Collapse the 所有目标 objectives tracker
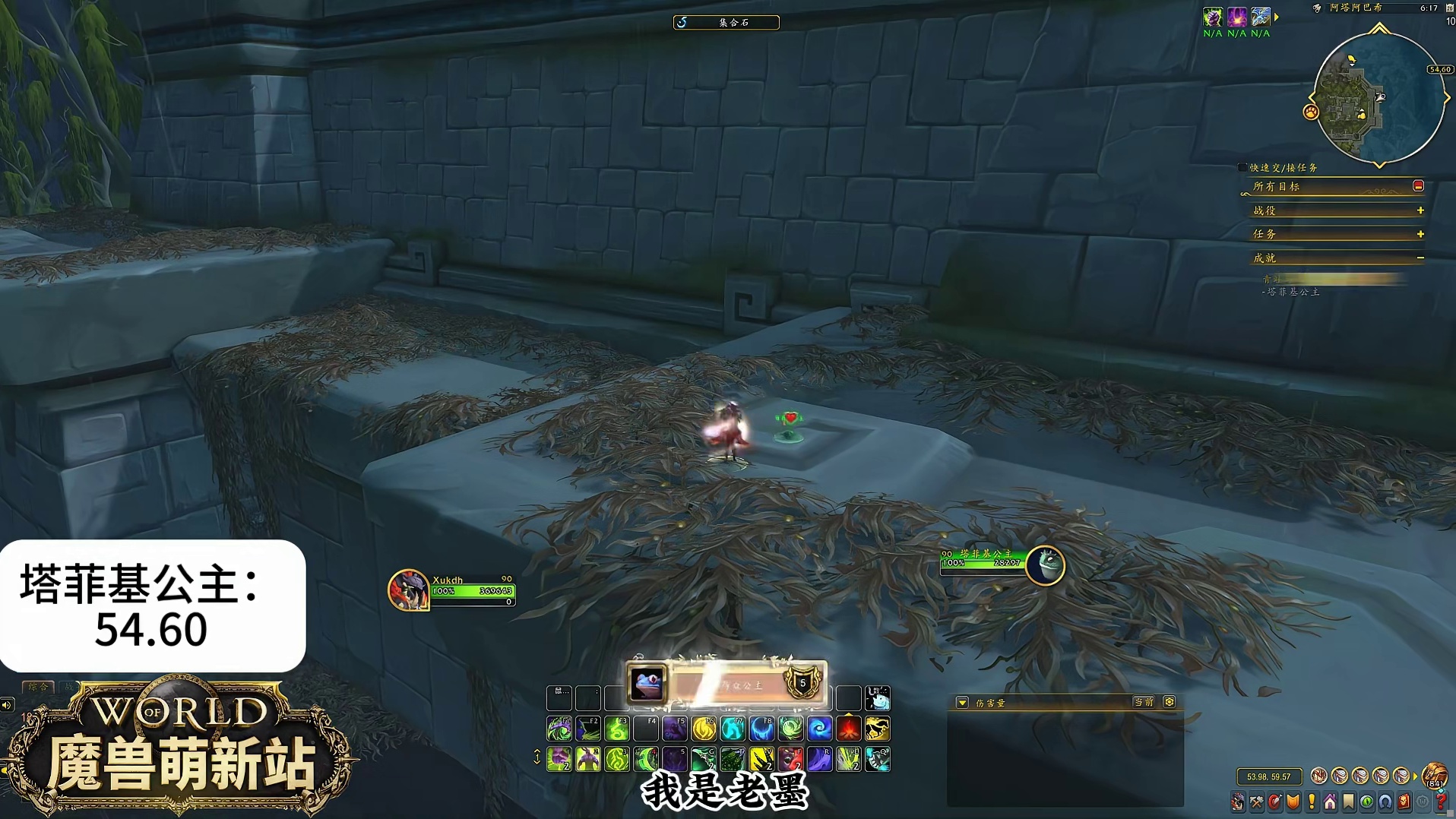This screenshot has height=819, width=1456. tap(1418, 186)
